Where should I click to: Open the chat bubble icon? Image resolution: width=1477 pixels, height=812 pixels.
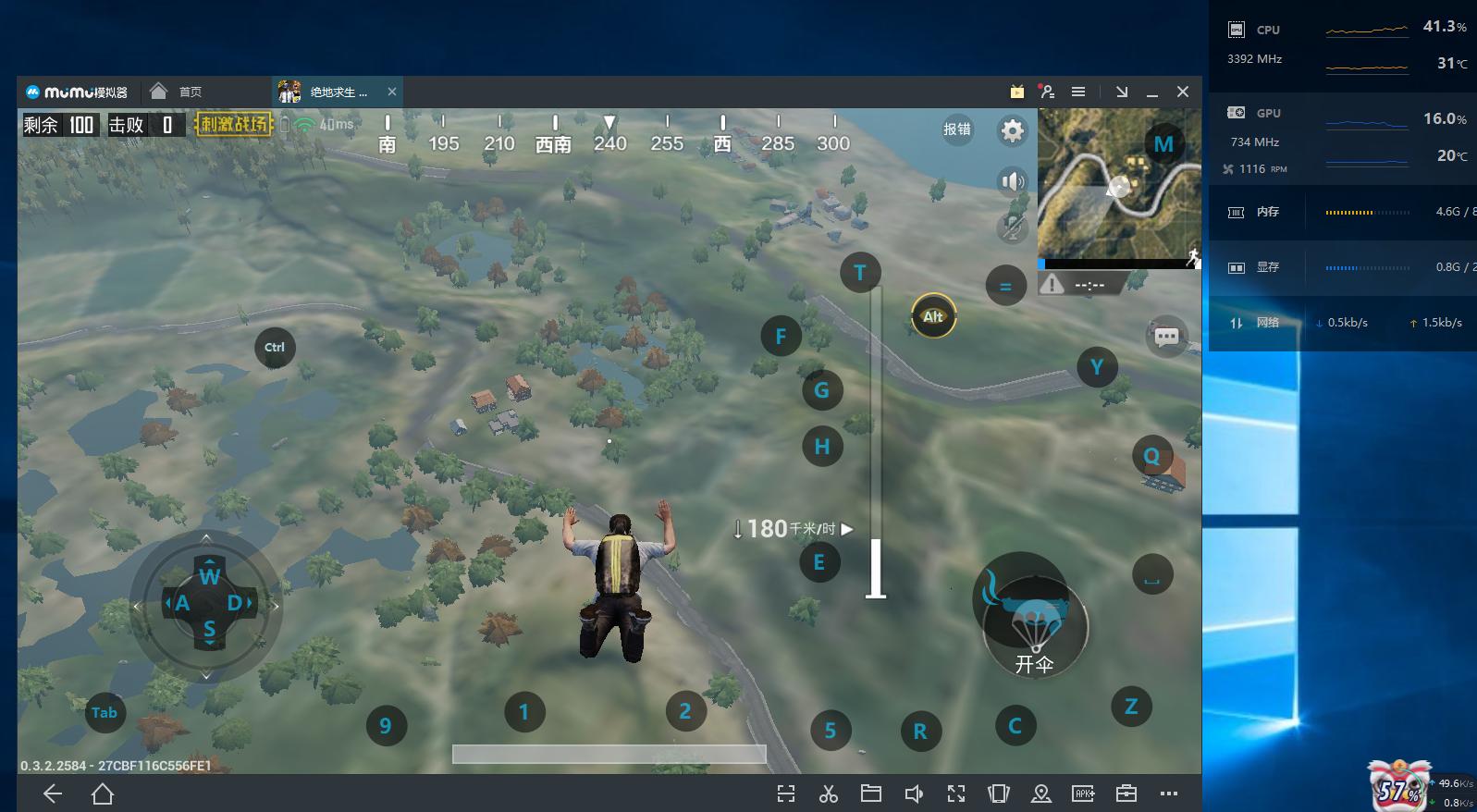[1166, 337]
